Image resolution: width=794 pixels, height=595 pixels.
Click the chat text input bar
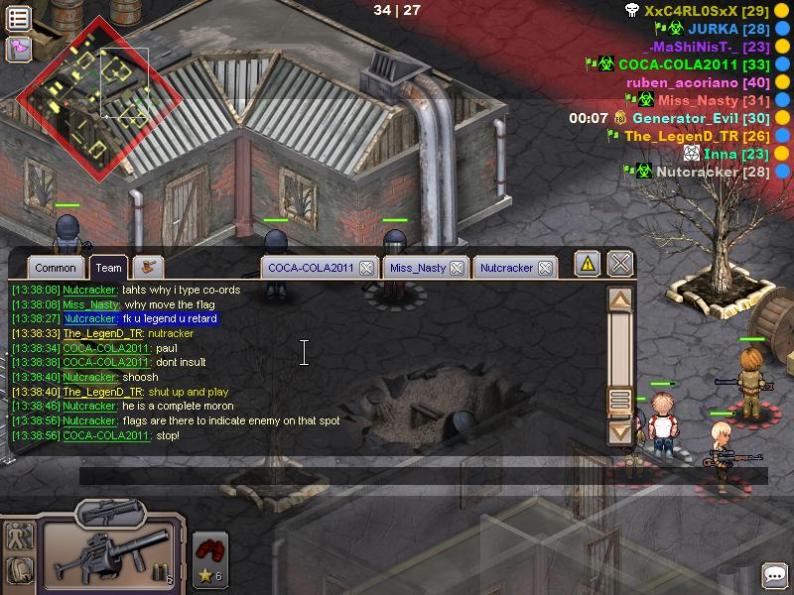click(x=420, y=476)
